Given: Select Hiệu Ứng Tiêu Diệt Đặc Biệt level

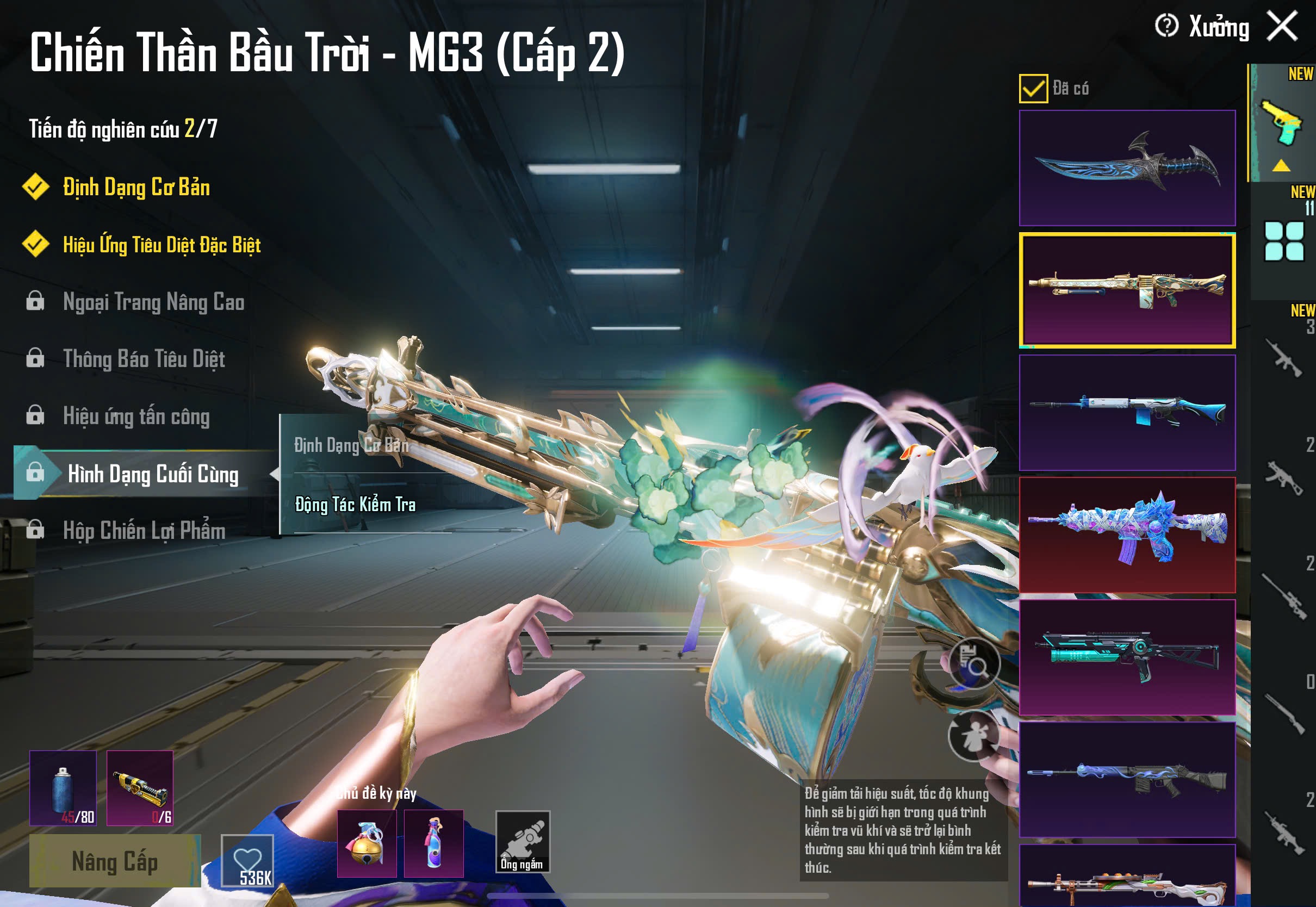Looking at the screenshot, I should click(162, 245).
